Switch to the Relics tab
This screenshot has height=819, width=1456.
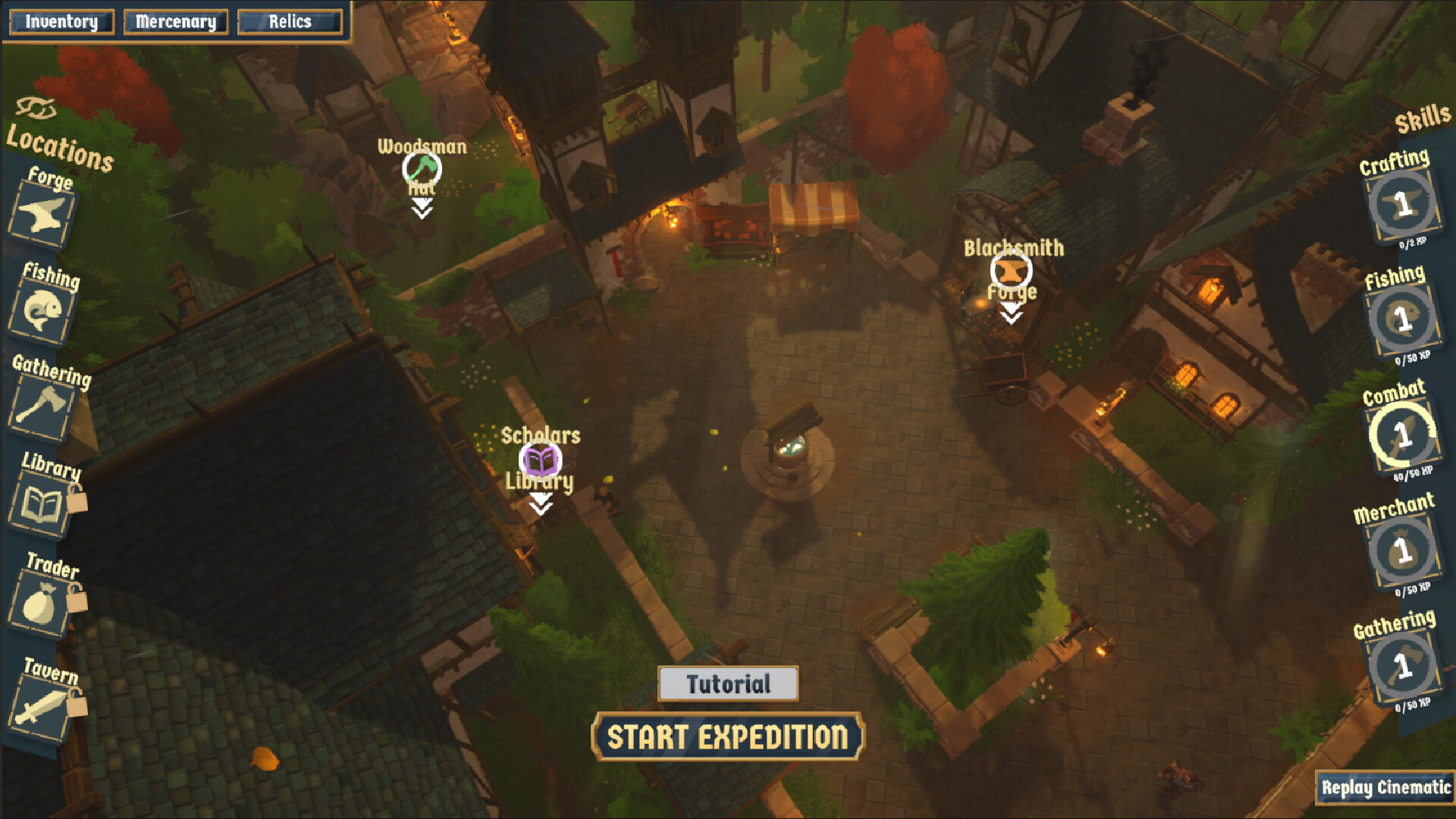(288, 21)
